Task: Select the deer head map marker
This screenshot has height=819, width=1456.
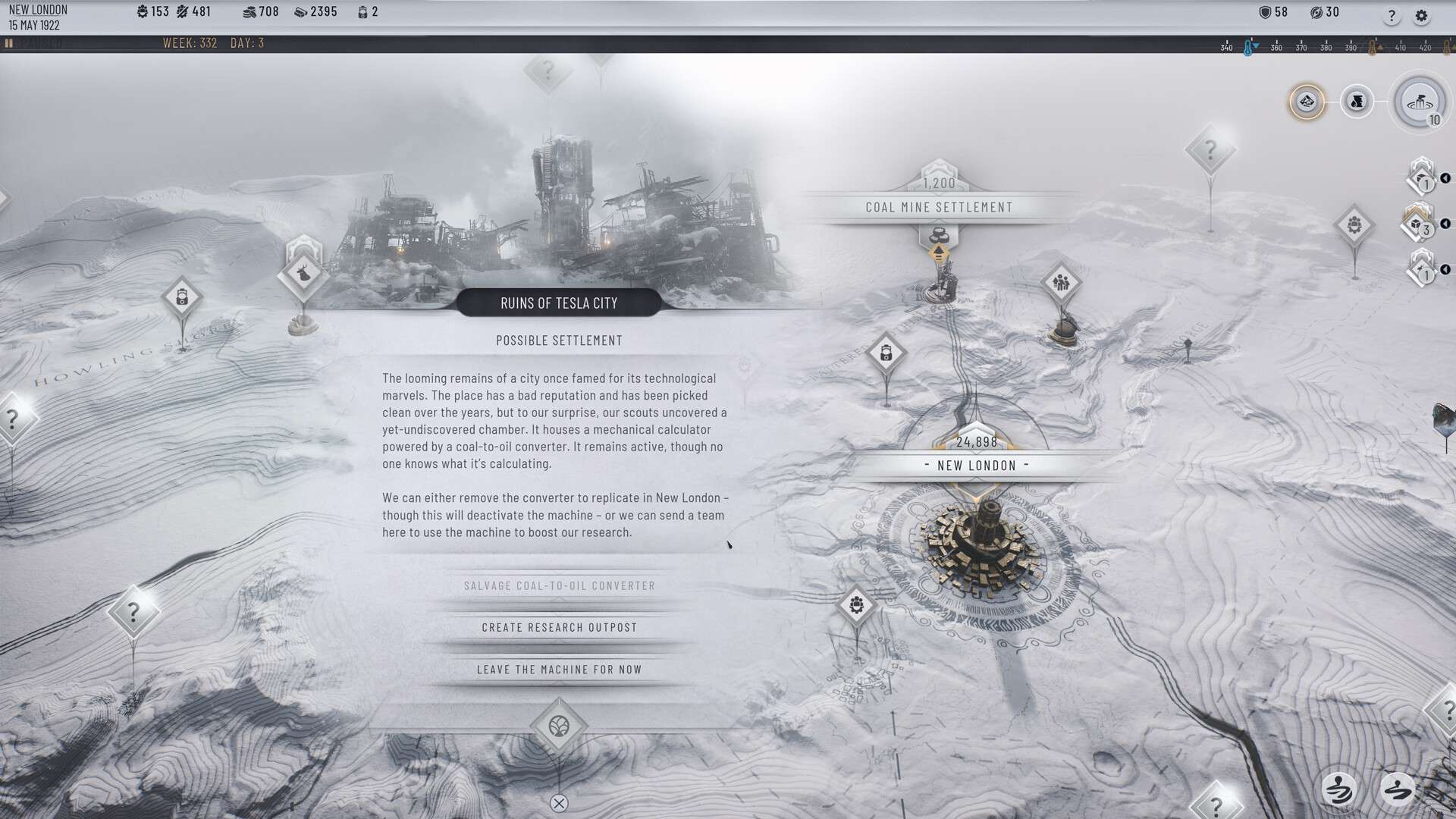Action: [x=303, y=271]
